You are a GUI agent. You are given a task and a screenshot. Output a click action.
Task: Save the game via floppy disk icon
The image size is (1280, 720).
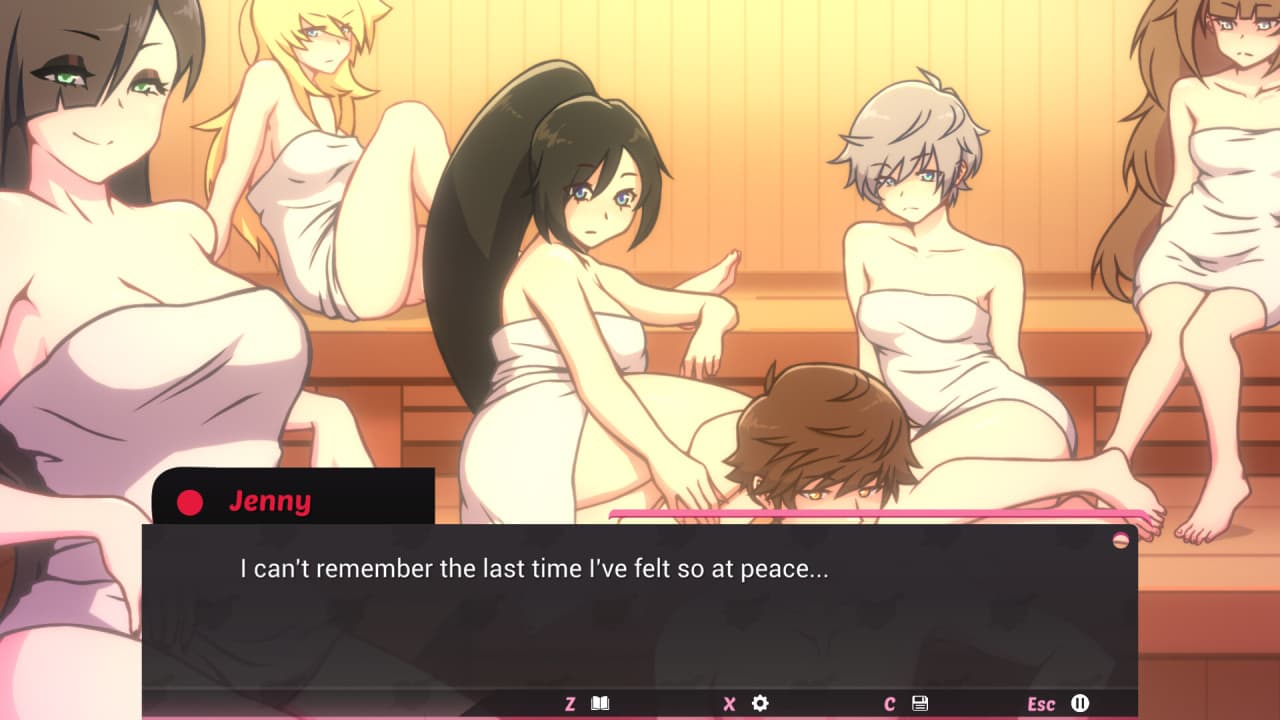[920, 703]
